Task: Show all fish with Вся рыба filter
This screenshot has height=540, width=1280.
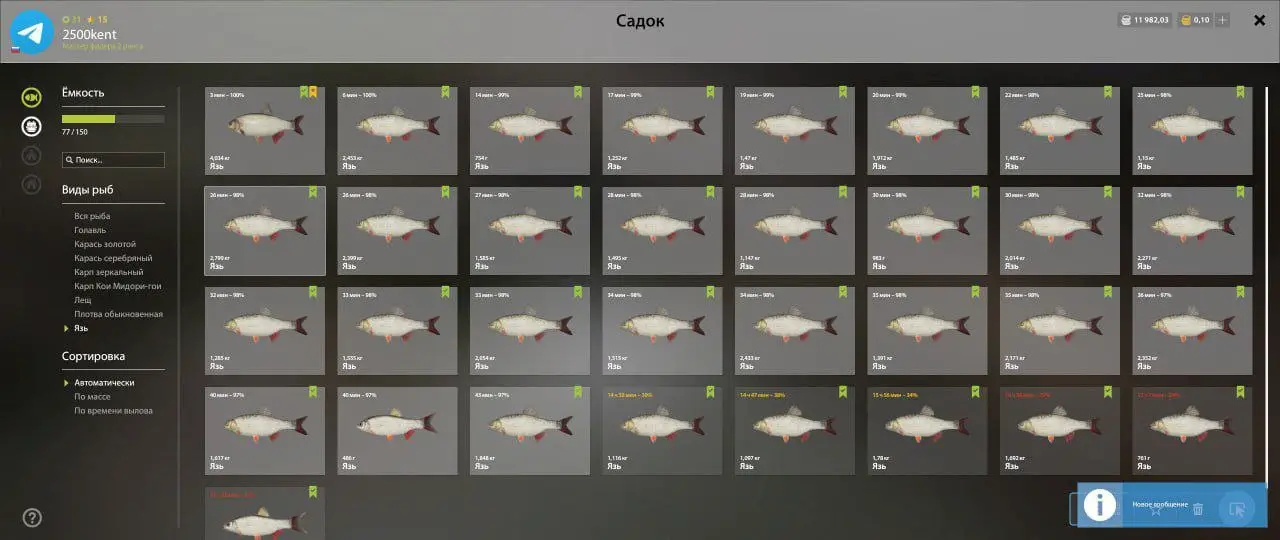Action: point(92,216)
